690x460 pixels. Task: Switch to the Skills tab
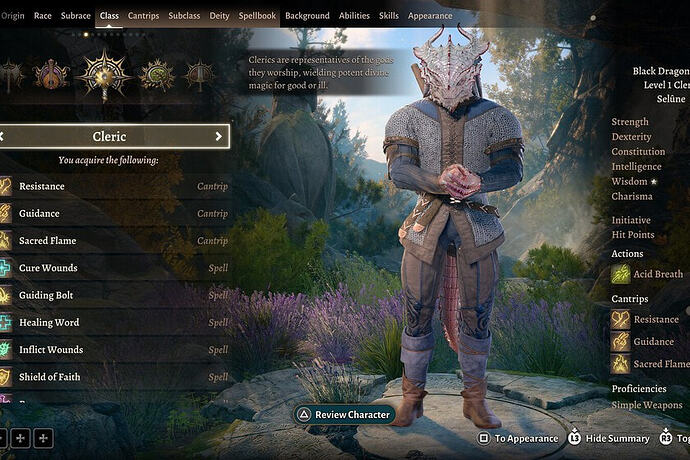click(388, 16)
